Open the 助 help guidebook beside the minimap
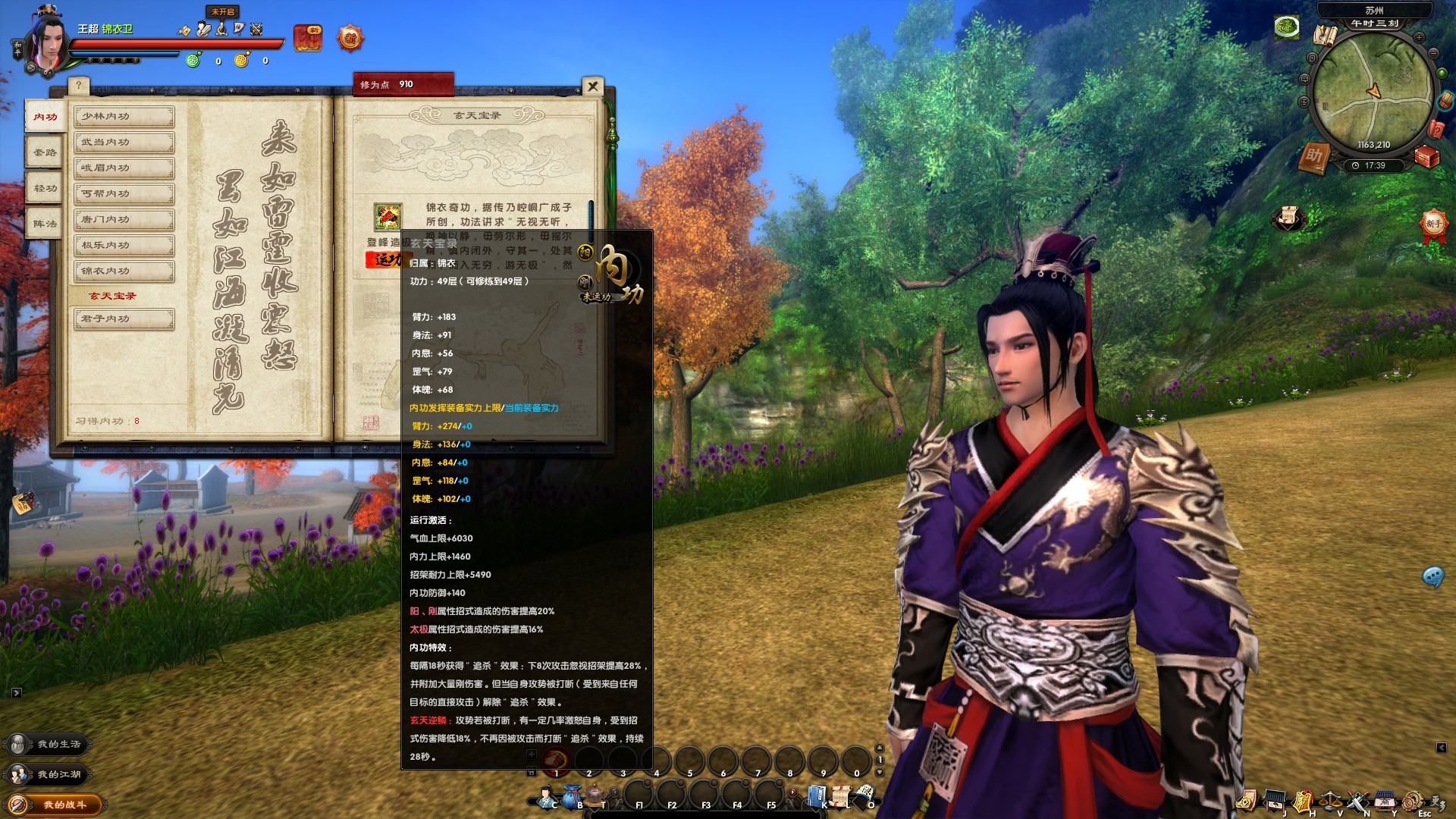This screenshot has width=1456, height=819. 1316,155
